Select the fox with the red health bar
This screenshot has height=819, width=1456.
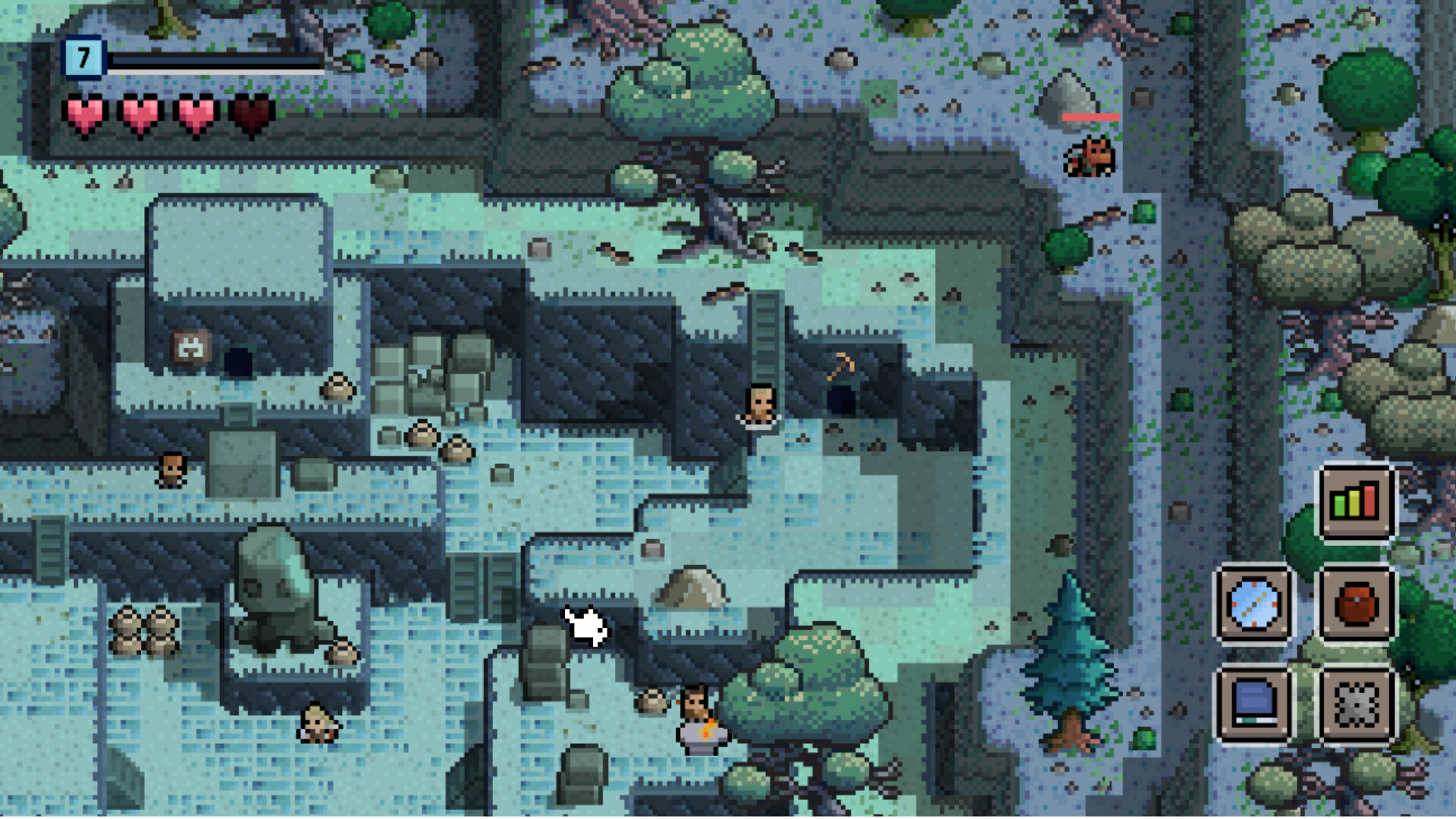point(1090,155)
